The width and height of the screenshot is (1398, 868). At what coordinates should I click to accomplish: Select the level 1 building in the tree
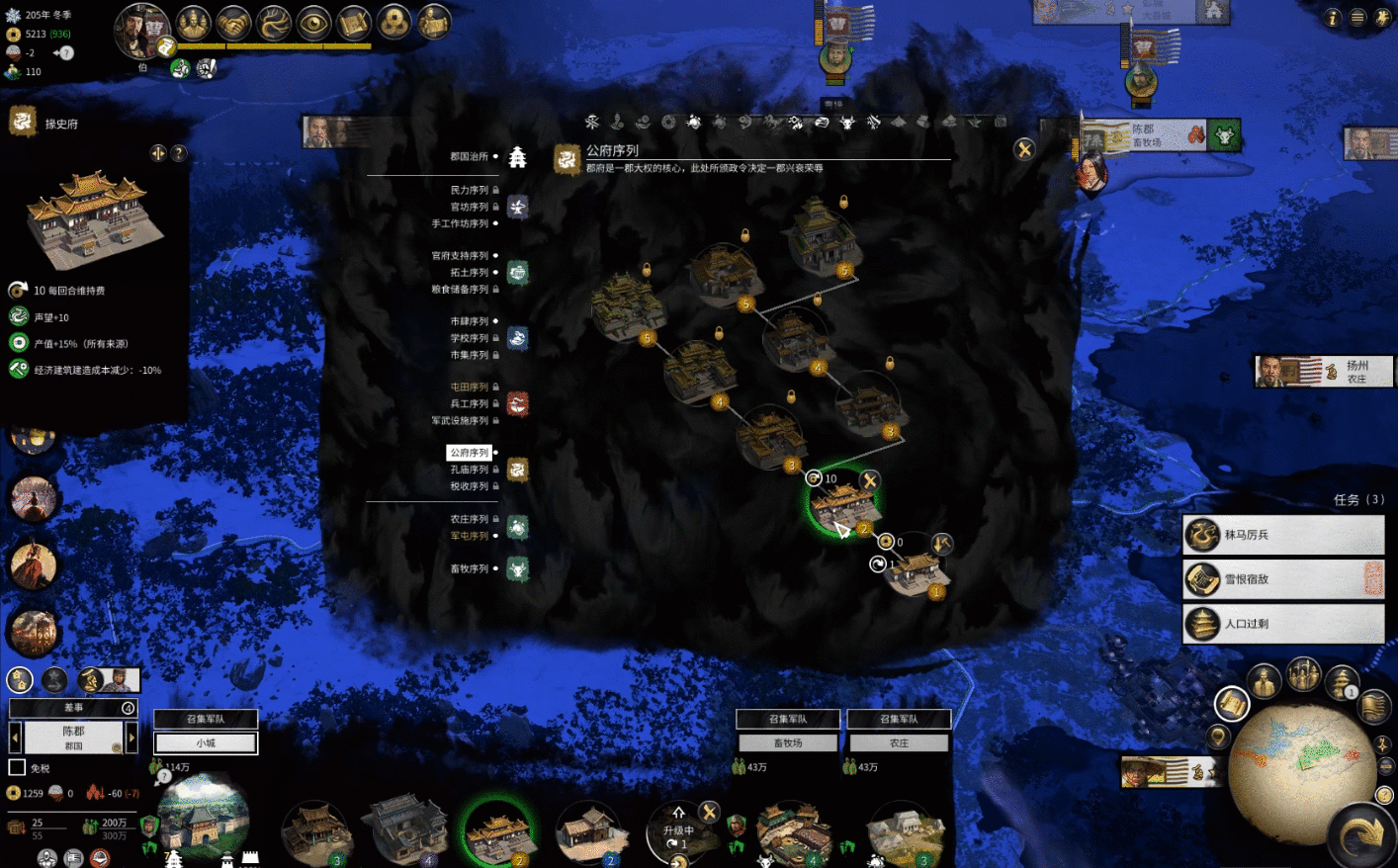click(x=917, y=572)
